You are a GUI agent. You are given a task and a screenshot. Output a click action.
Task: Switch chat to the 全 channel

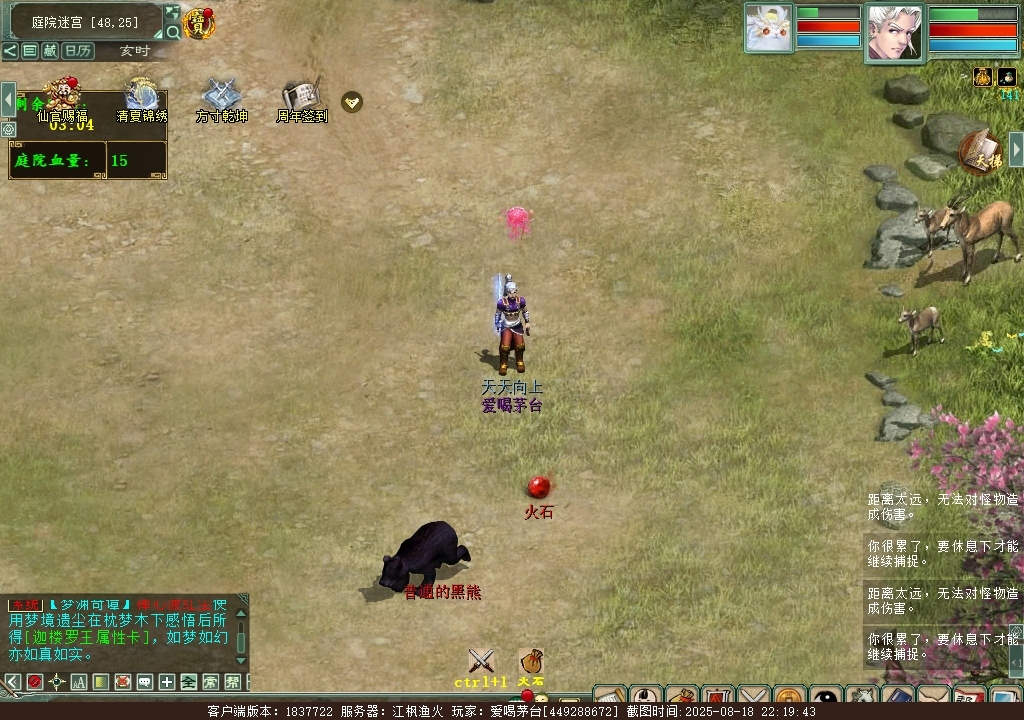(x=188, y=682)
